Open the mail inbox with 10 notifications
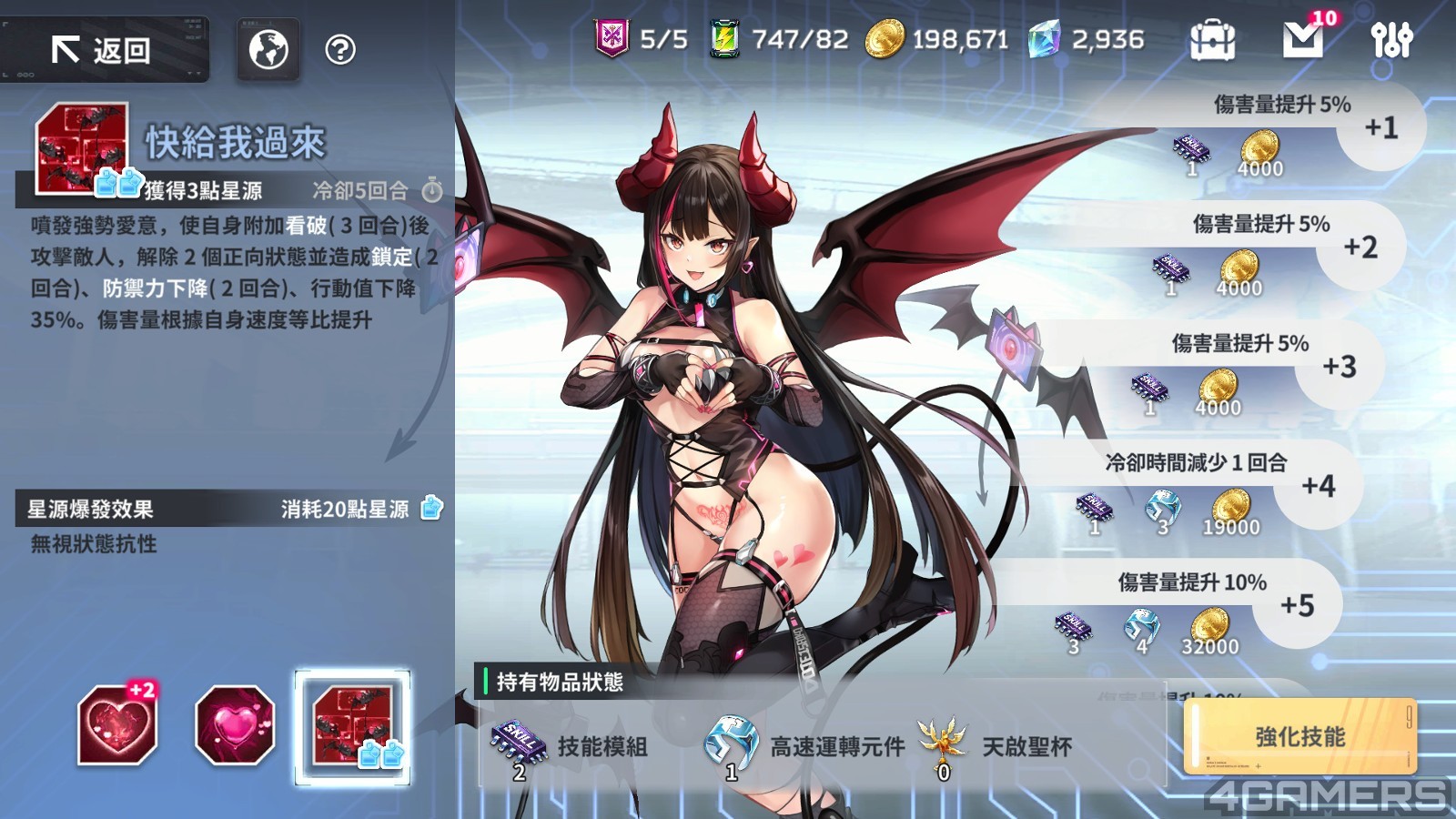 [1303, 39]
